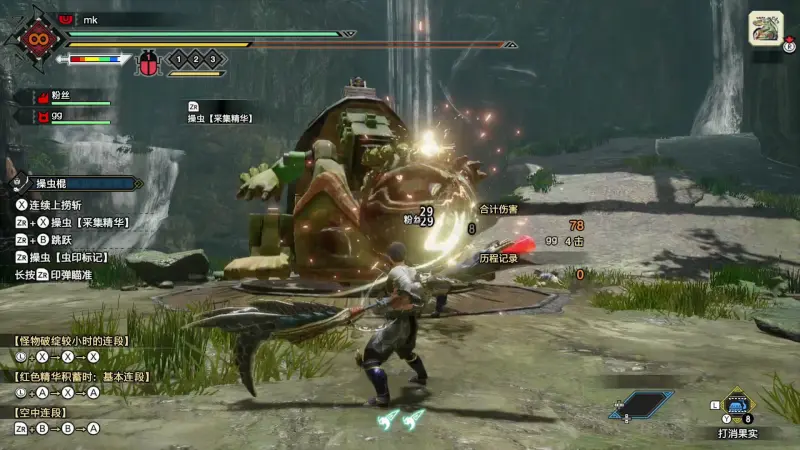
Task: Open the 历程记录 log panel
Action: [498, 258]
